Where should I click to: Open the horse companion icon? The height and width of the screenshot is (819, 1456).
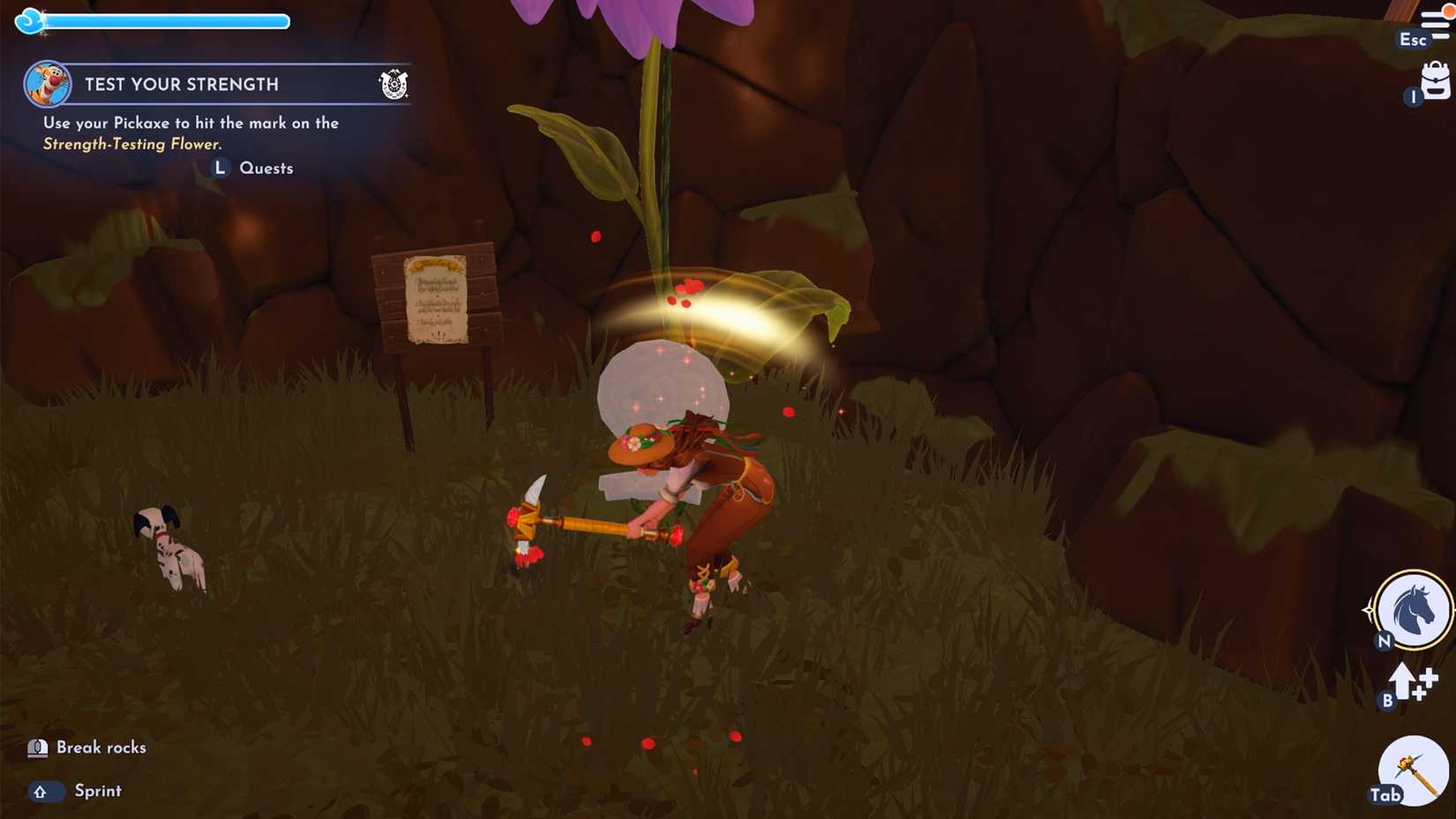point(1412,609)
